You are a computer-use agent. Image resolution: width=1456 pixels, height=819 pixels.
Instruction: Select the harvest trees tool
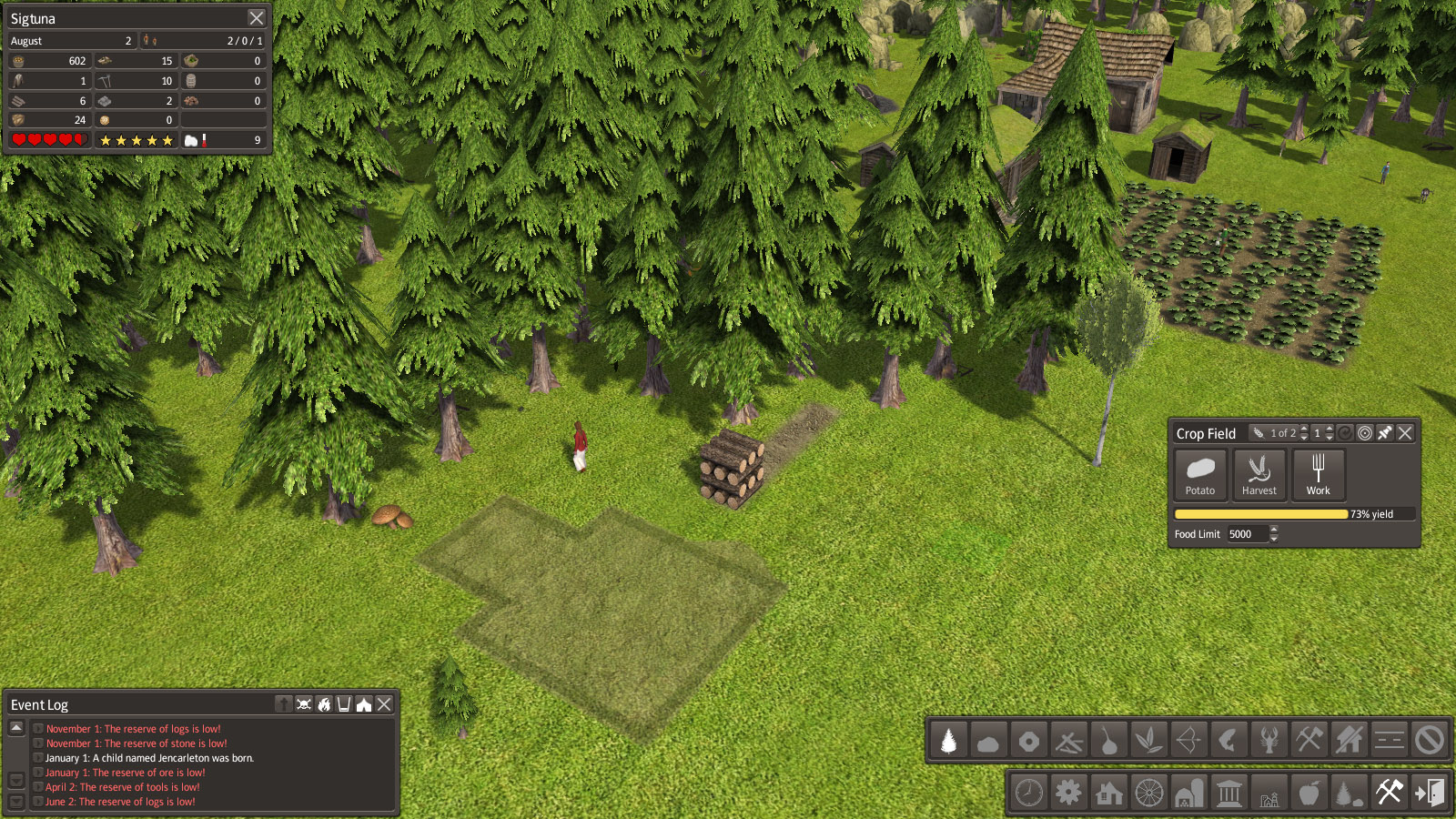[x=948, y=741]
